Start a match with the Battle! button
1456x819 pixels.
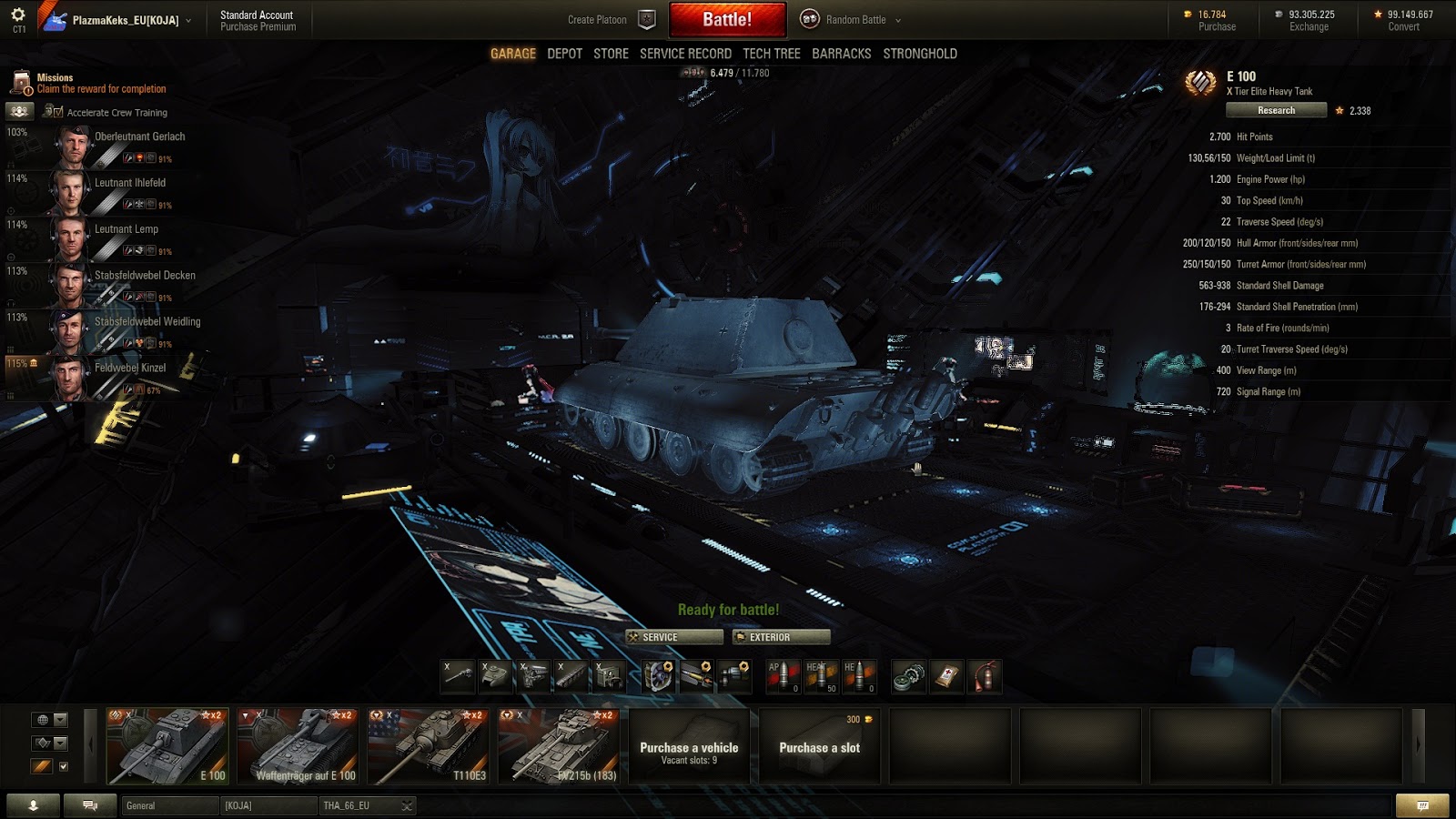pyautogui.click(x=727, y=19)
